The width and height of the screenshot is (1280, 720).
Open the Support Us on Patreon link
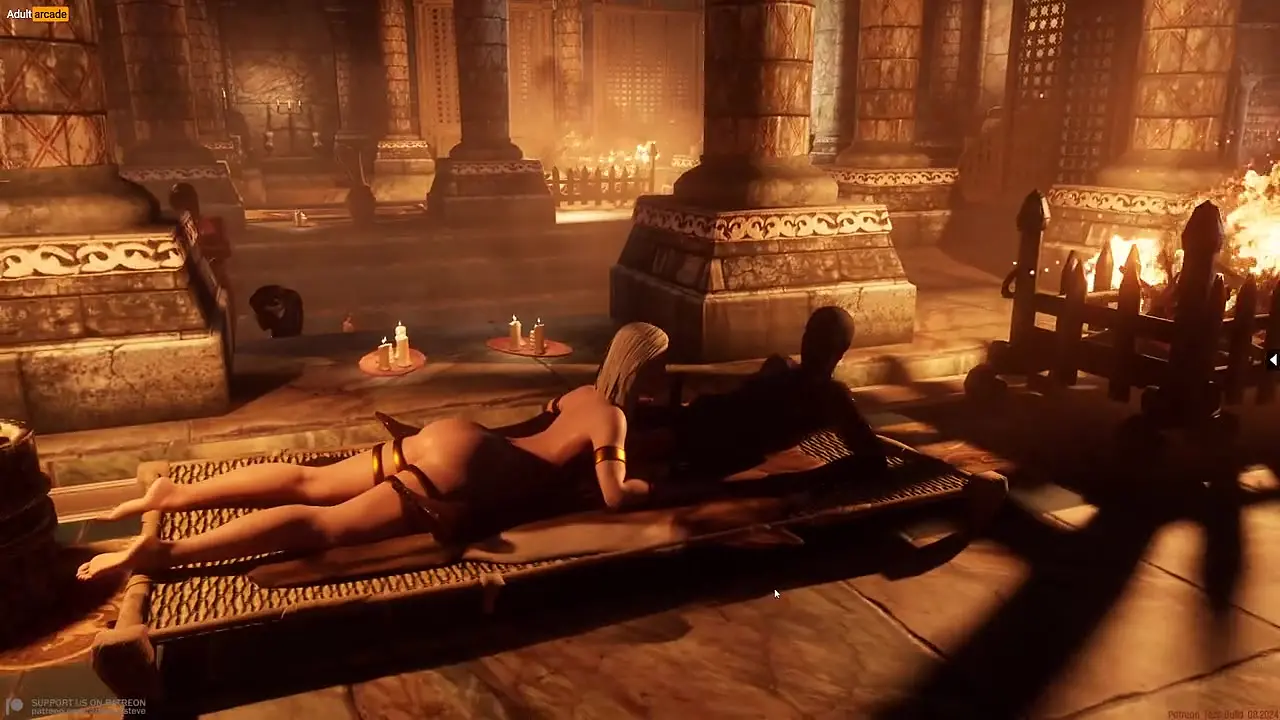(86, 704)
